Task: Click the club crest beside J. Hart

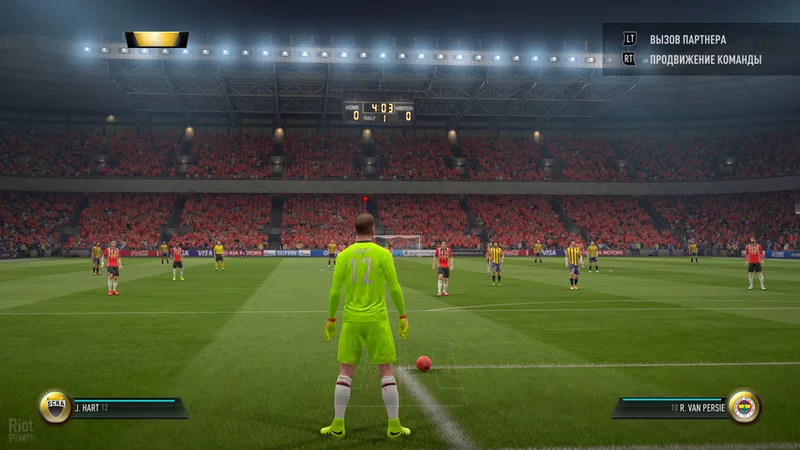Action: tap(55, 406)
